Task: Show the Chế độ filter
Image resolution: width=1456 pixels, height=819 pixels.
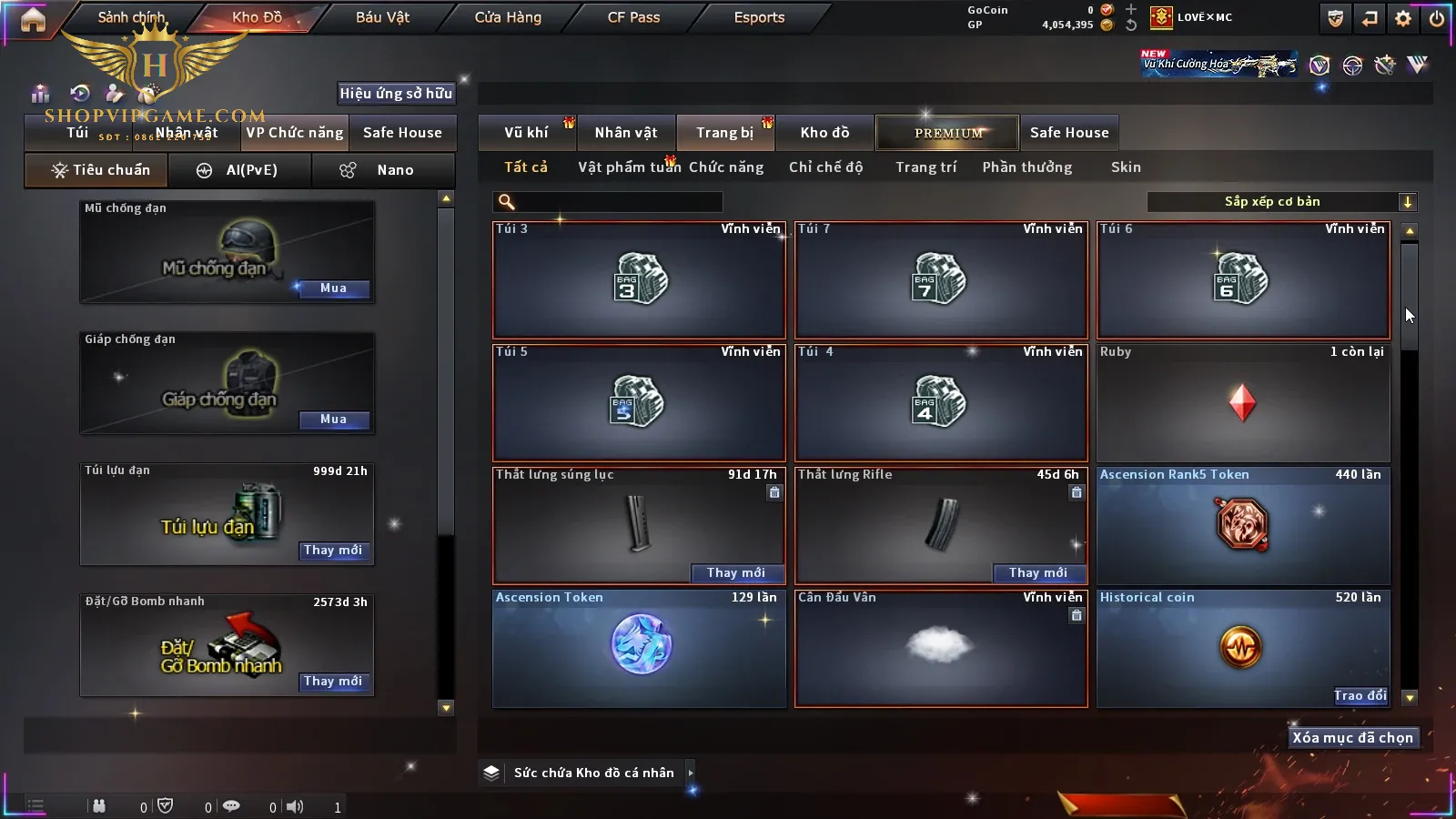Action: [x=825, y=167]
